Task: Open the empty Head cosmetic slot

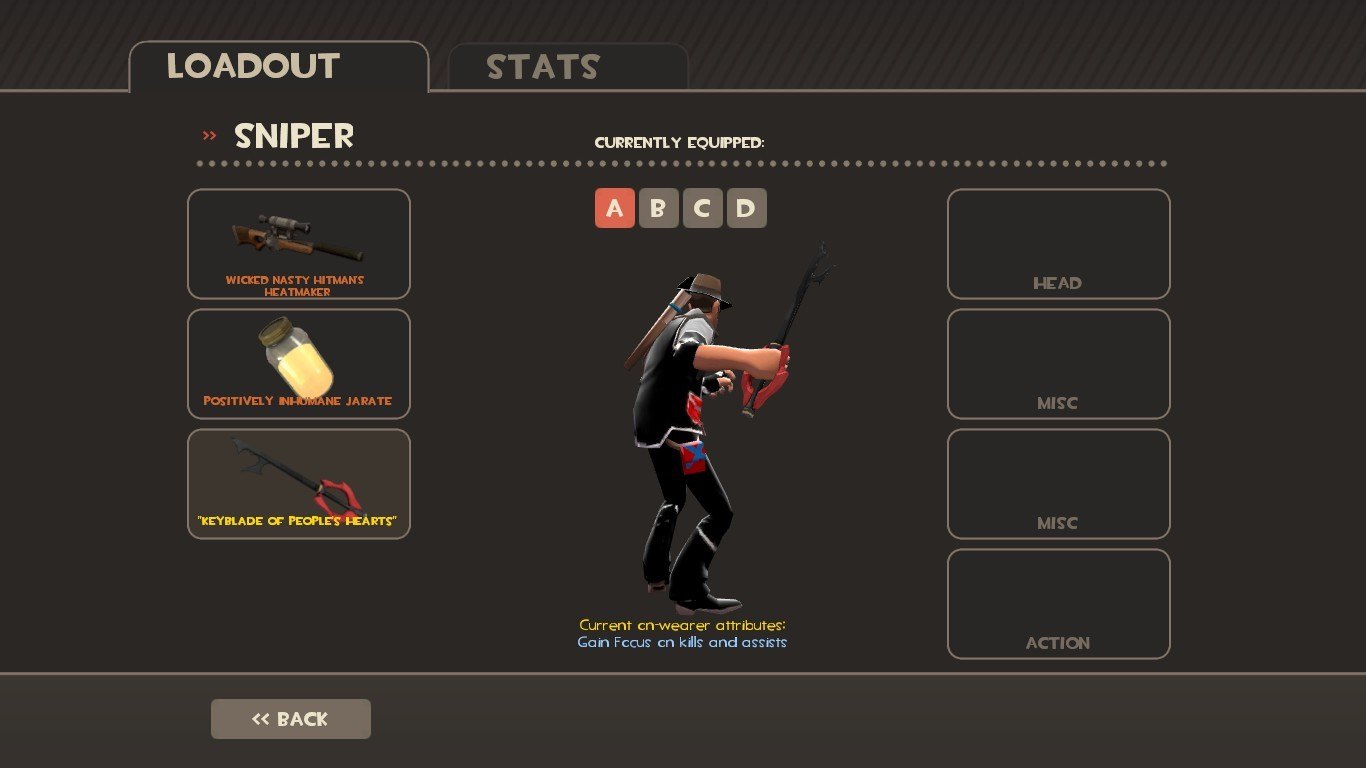Action: [1058, 244]
